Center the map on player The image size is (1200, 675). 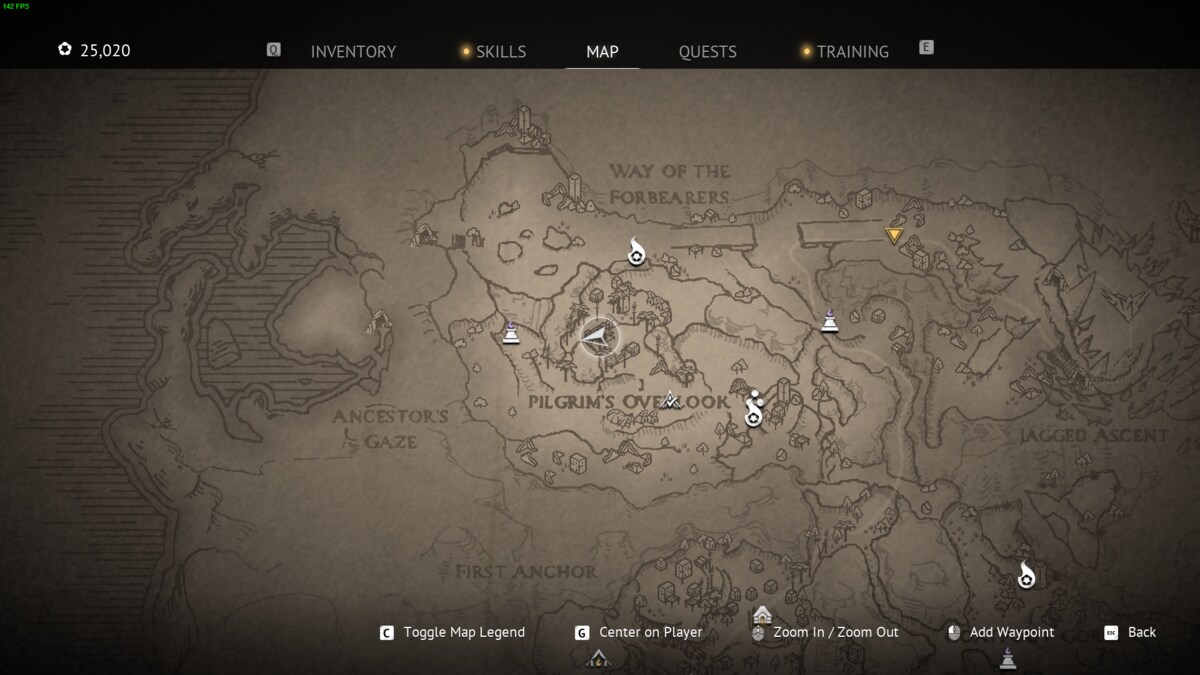pos(650,632)
